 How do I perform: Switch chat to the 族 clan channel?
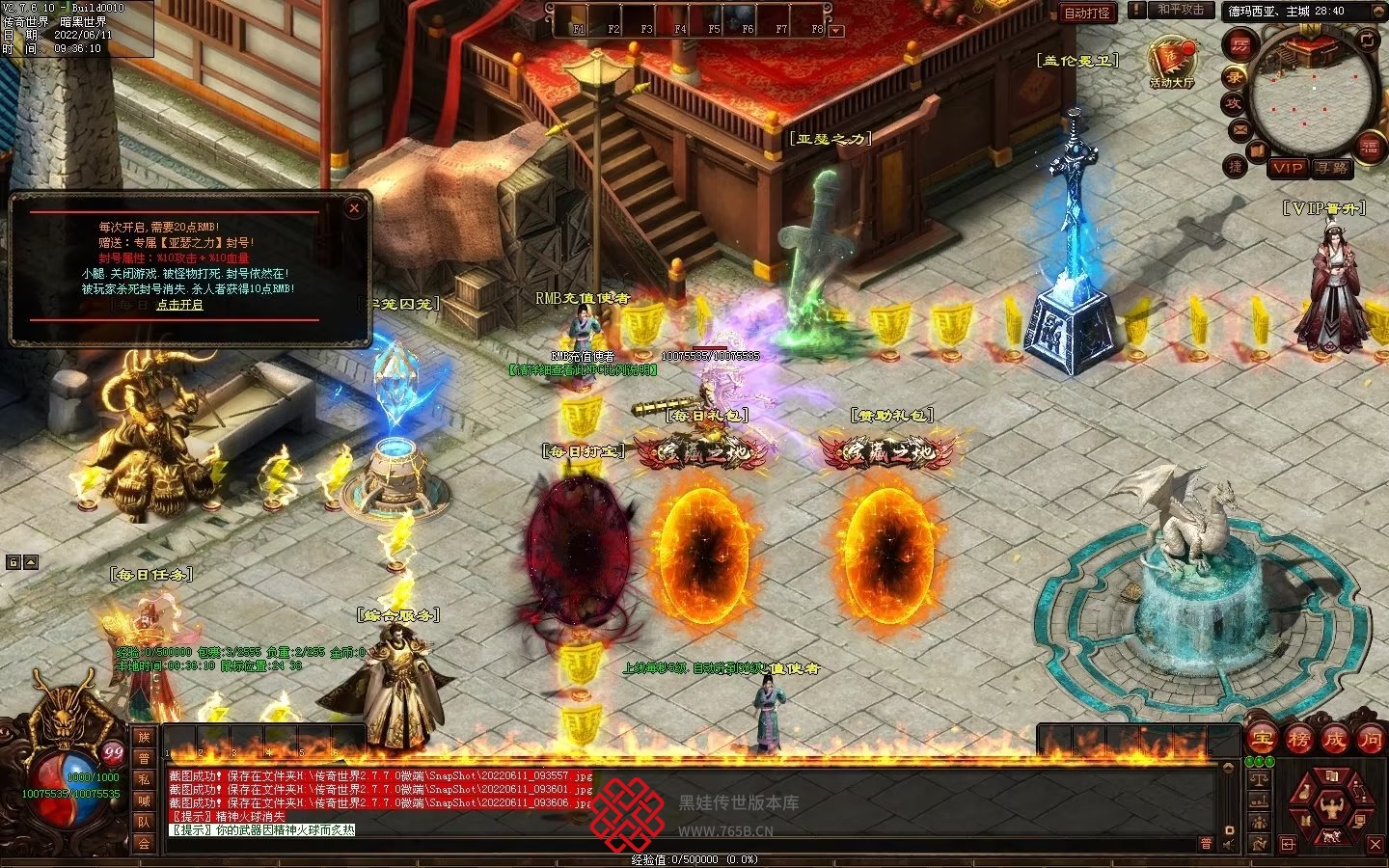click(144, 738)
